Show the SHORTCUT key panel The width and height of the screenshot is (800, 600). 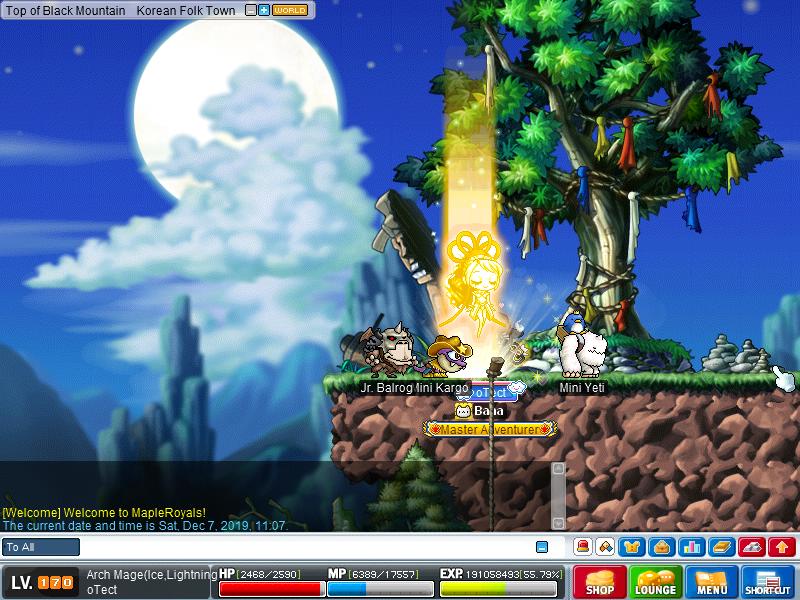point(768,582)
